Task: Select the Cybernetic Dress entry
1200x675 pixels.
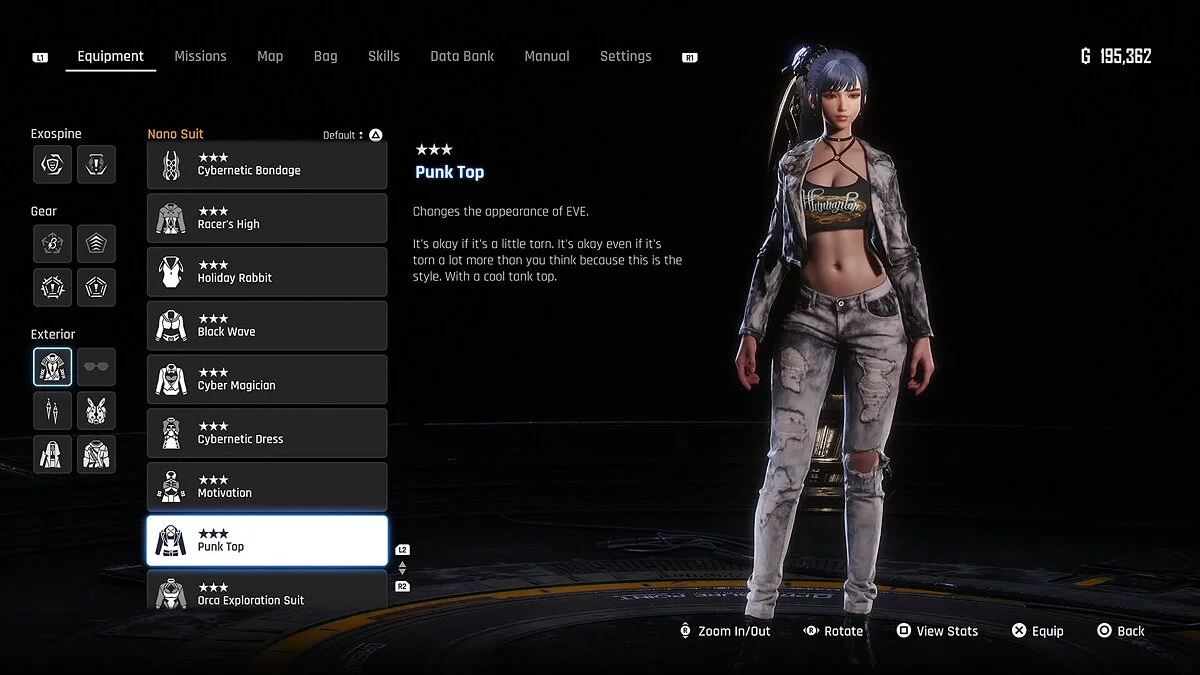Action: (x=267, y=433)
